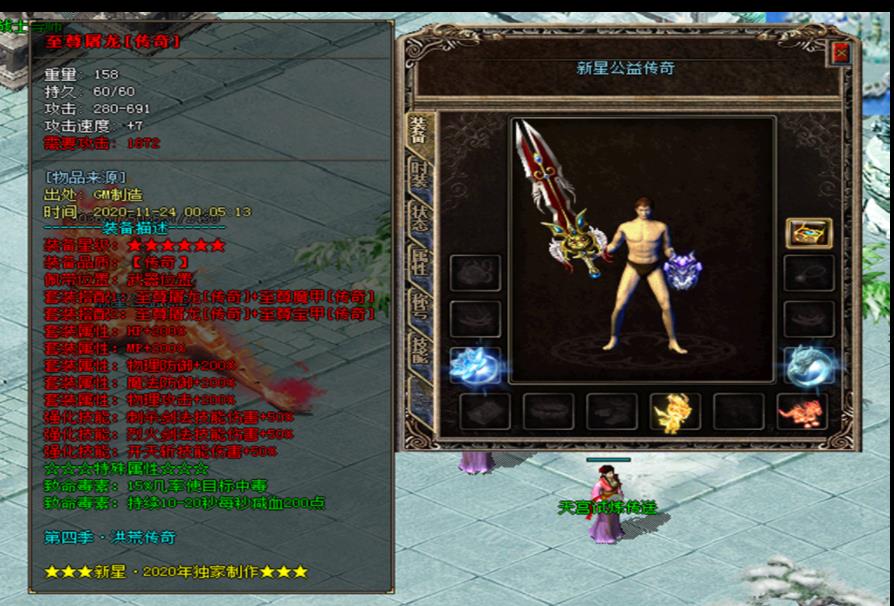
Task: Open the golden treasure chest button
Action: (808, 233)
